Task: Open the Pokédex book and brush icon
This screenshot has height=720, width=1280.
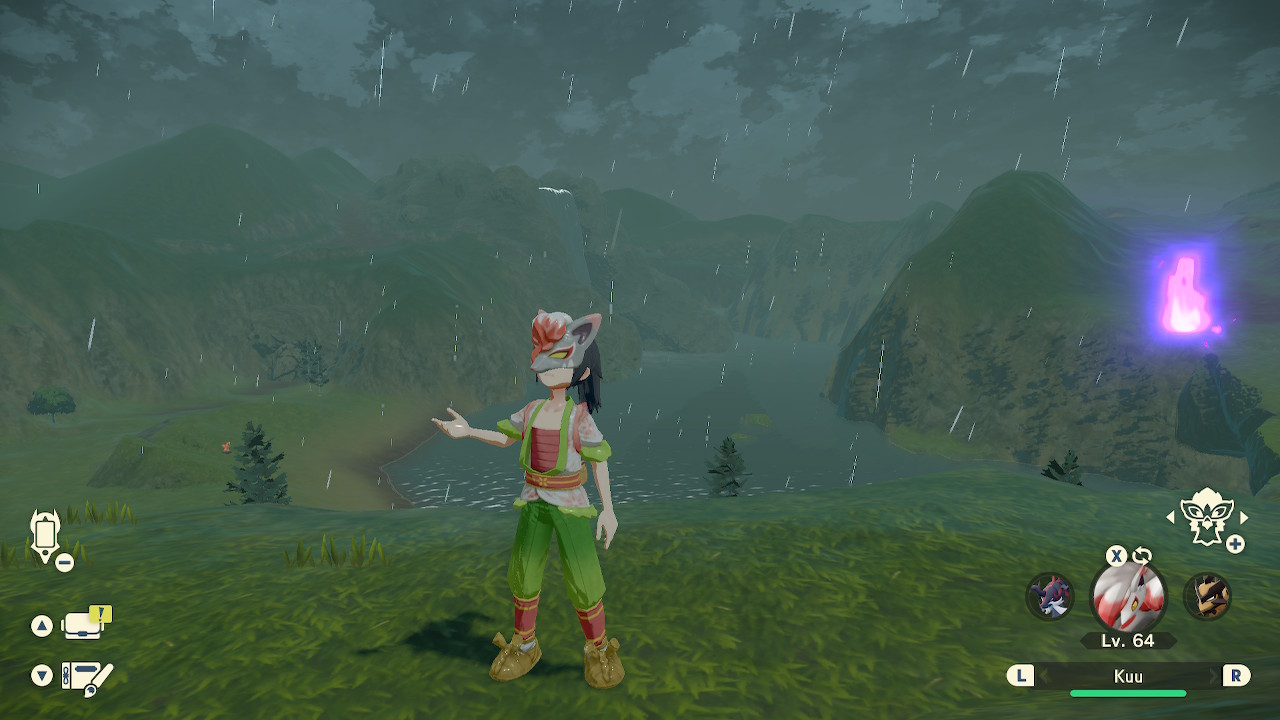Action: point(87,677)
